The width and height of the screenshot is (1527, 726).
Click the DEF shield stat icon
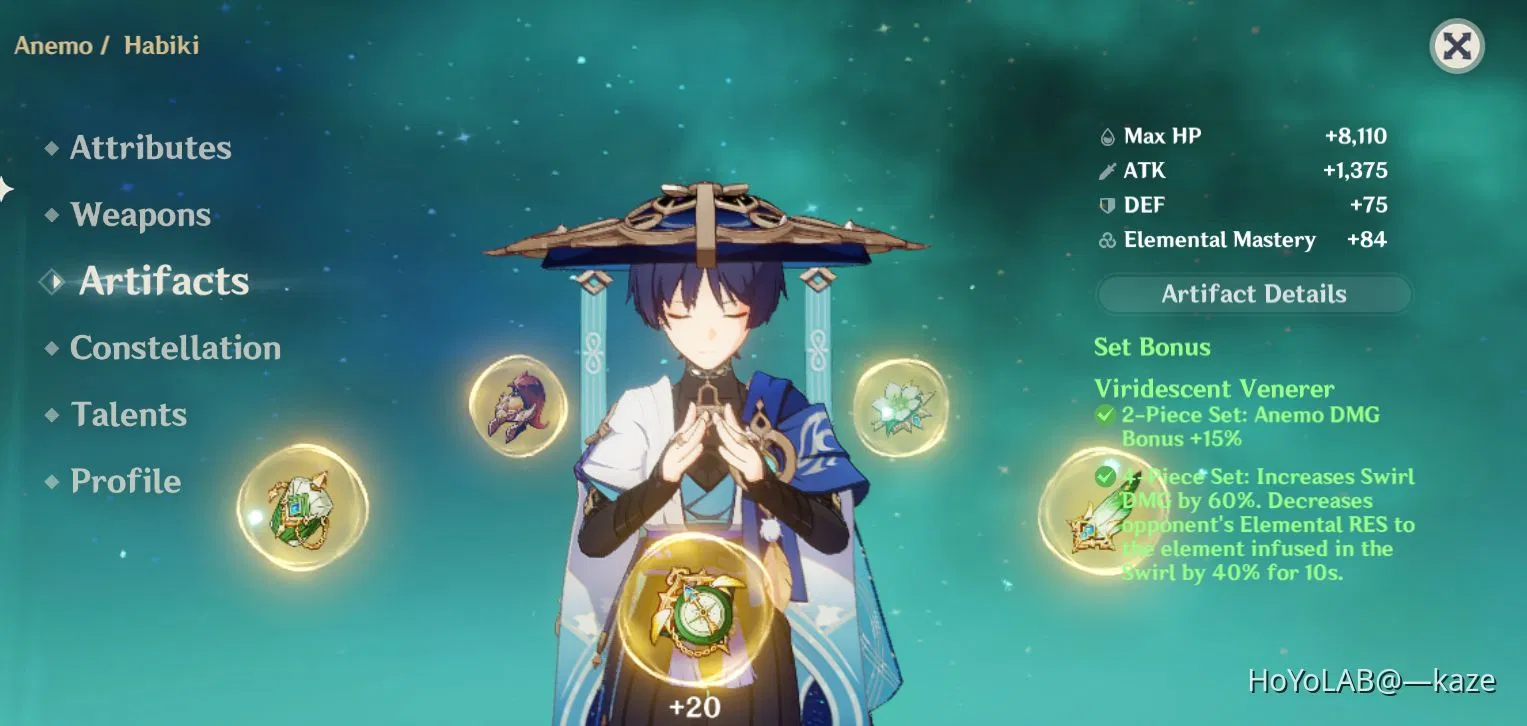(1110, 205)
